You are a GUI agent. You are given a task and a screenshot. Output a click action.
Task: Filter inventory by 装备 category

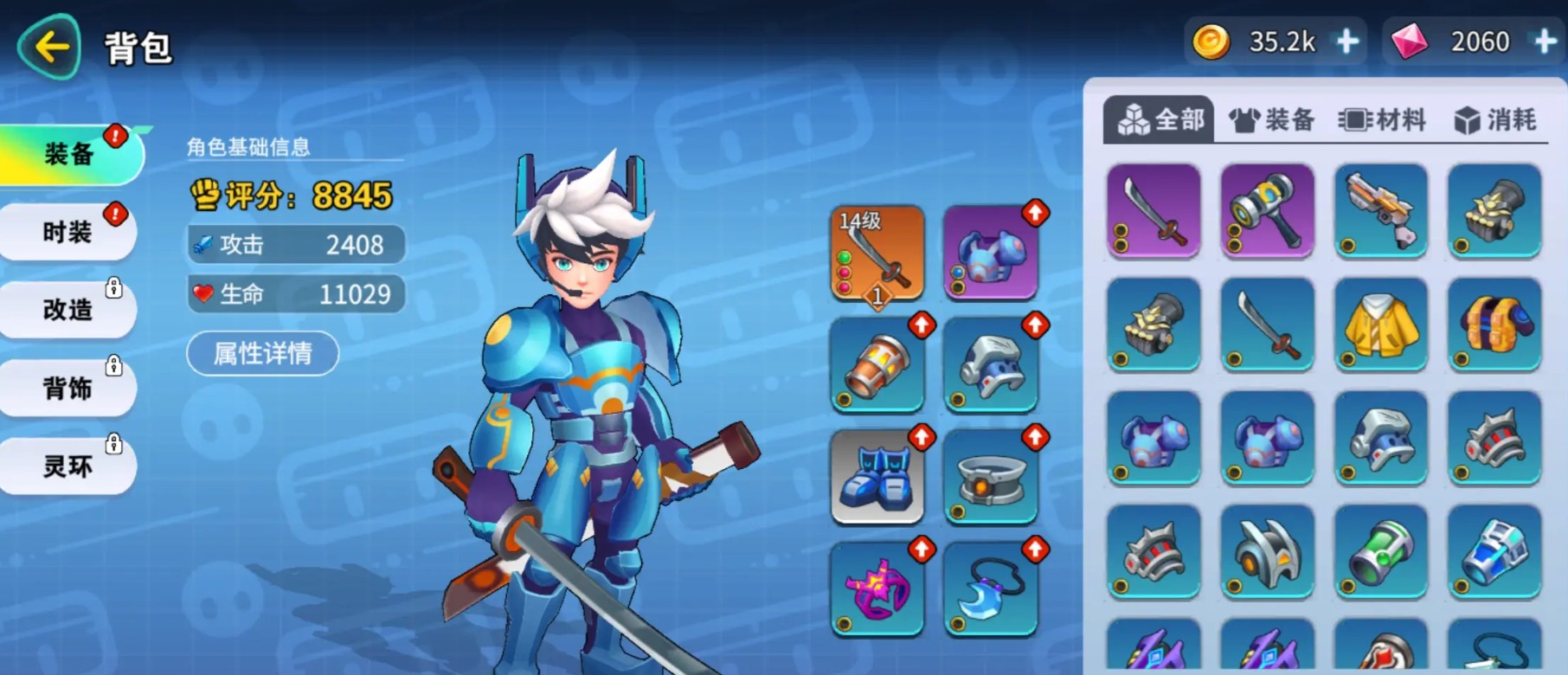pyautogui.click(x=1272, y=119)
